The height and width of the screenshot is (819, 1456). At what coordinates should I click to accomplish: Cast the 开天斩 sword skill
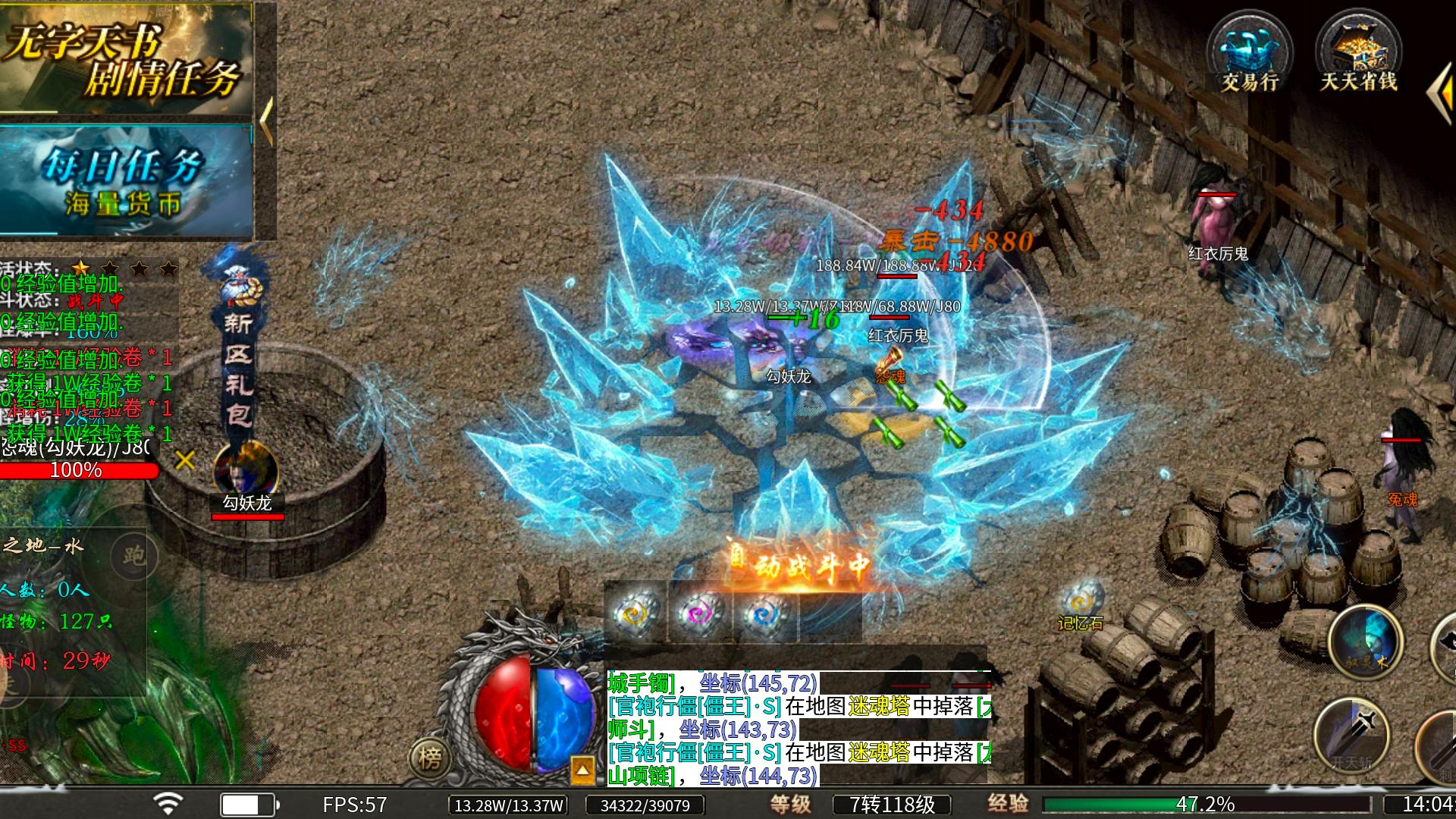[1351, 734]
